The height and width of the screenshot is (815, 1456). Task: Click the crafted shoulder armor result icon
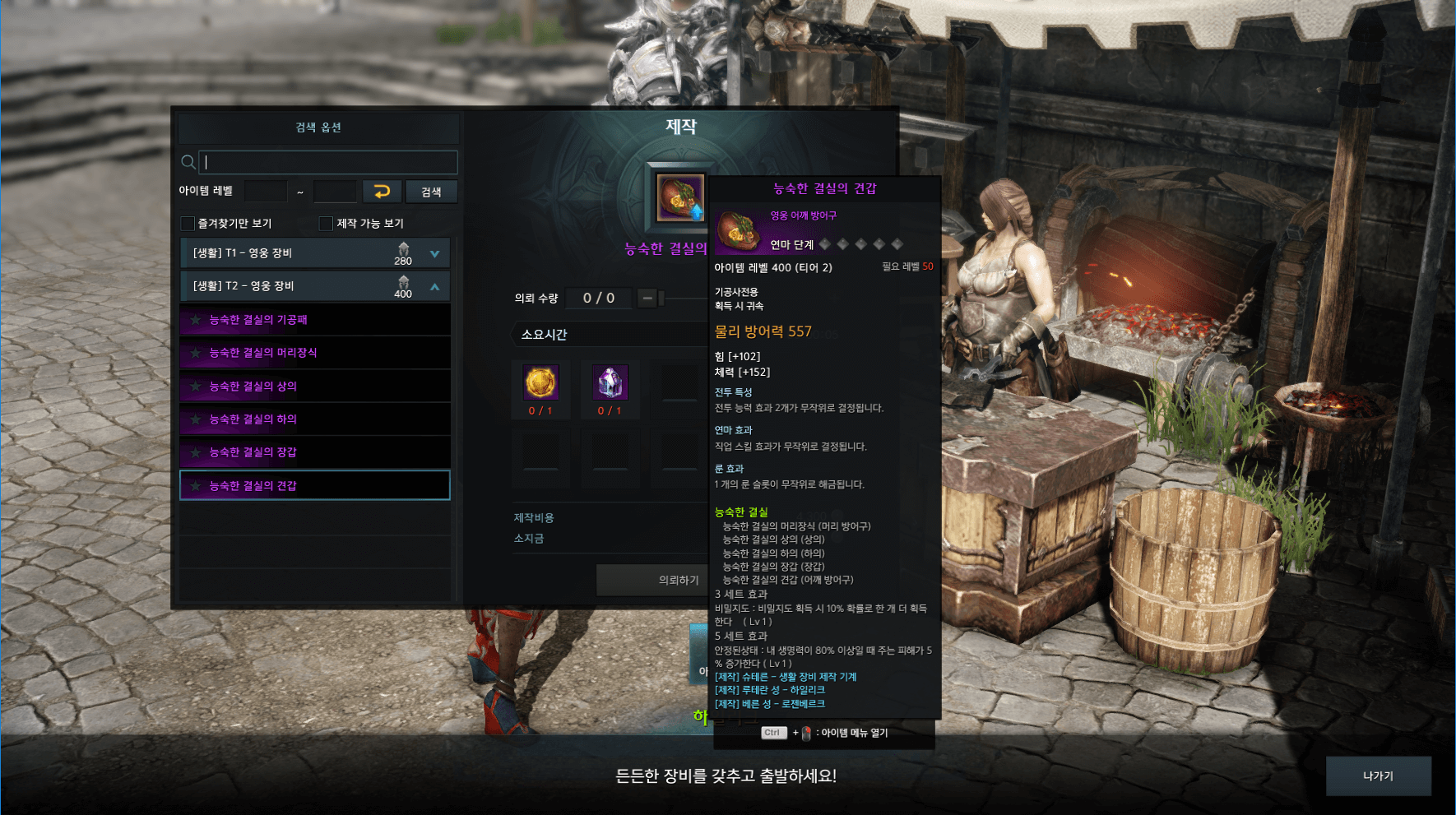[x=679, y=198]
